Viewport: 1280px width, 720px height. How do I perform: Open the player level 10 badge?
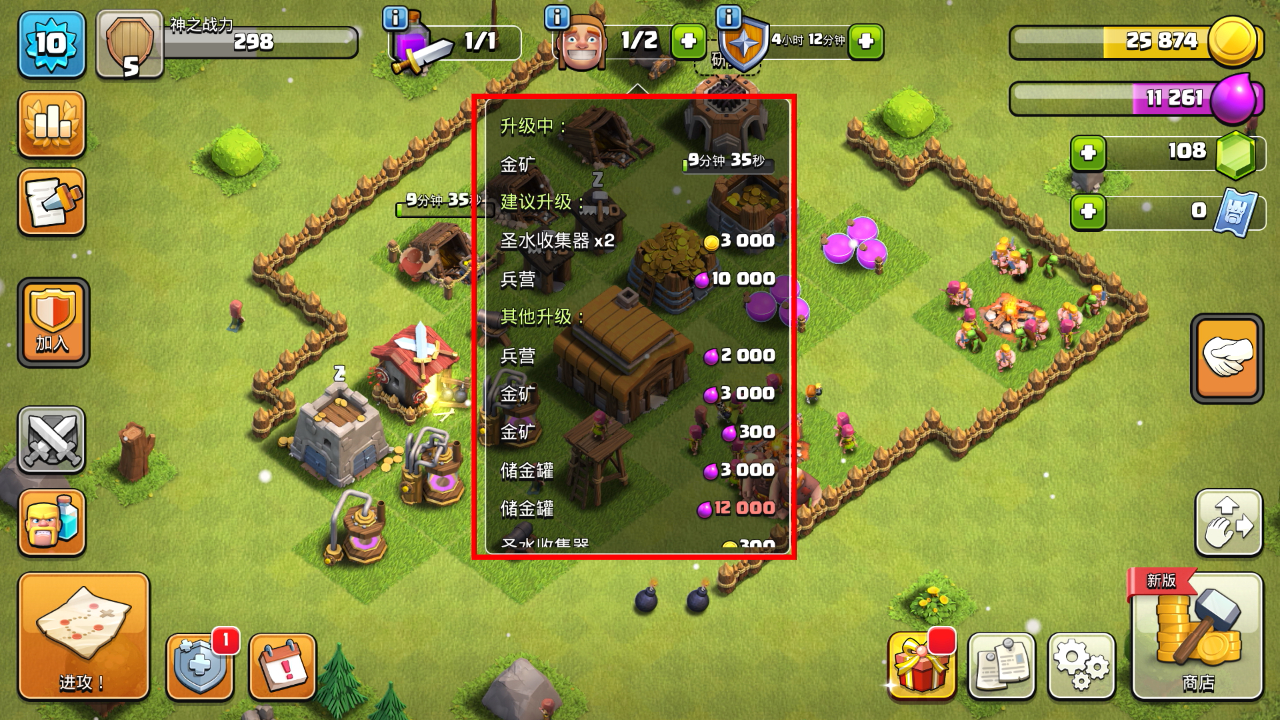51,44
